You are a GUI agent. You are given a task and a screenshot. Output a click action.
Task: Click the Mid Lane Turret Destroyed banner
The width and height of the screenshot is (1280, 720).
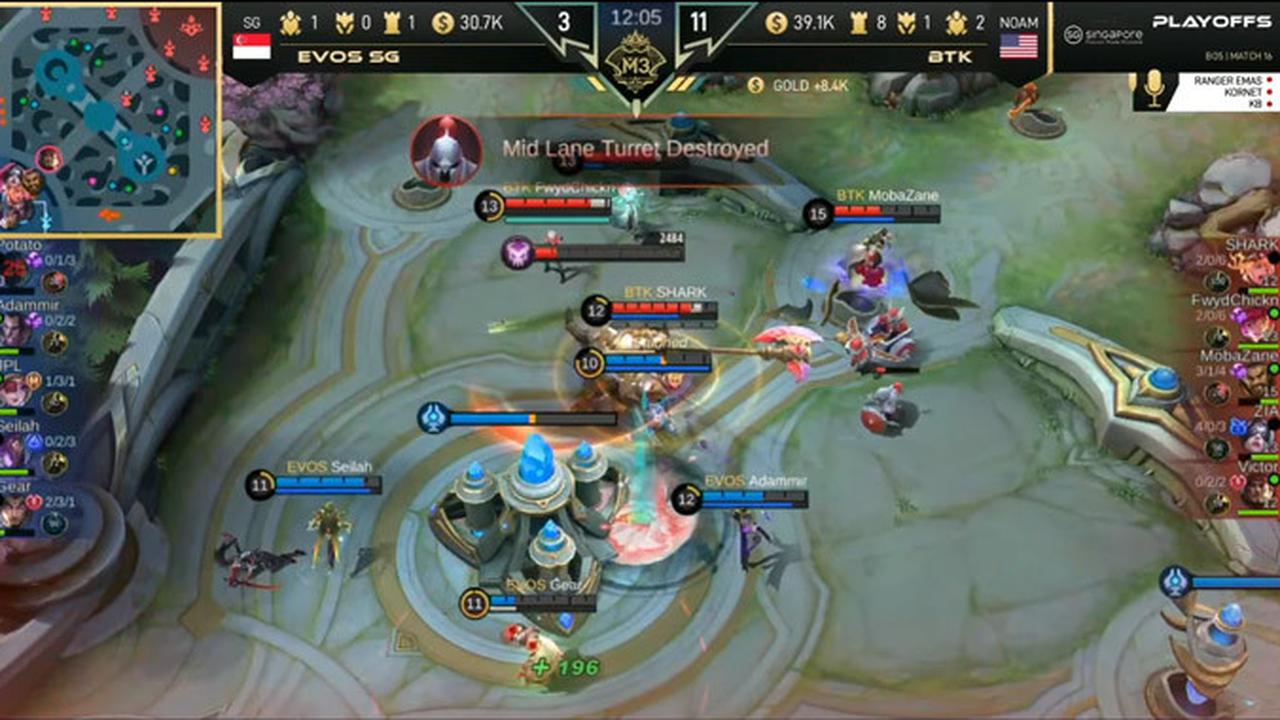[633, 147]
